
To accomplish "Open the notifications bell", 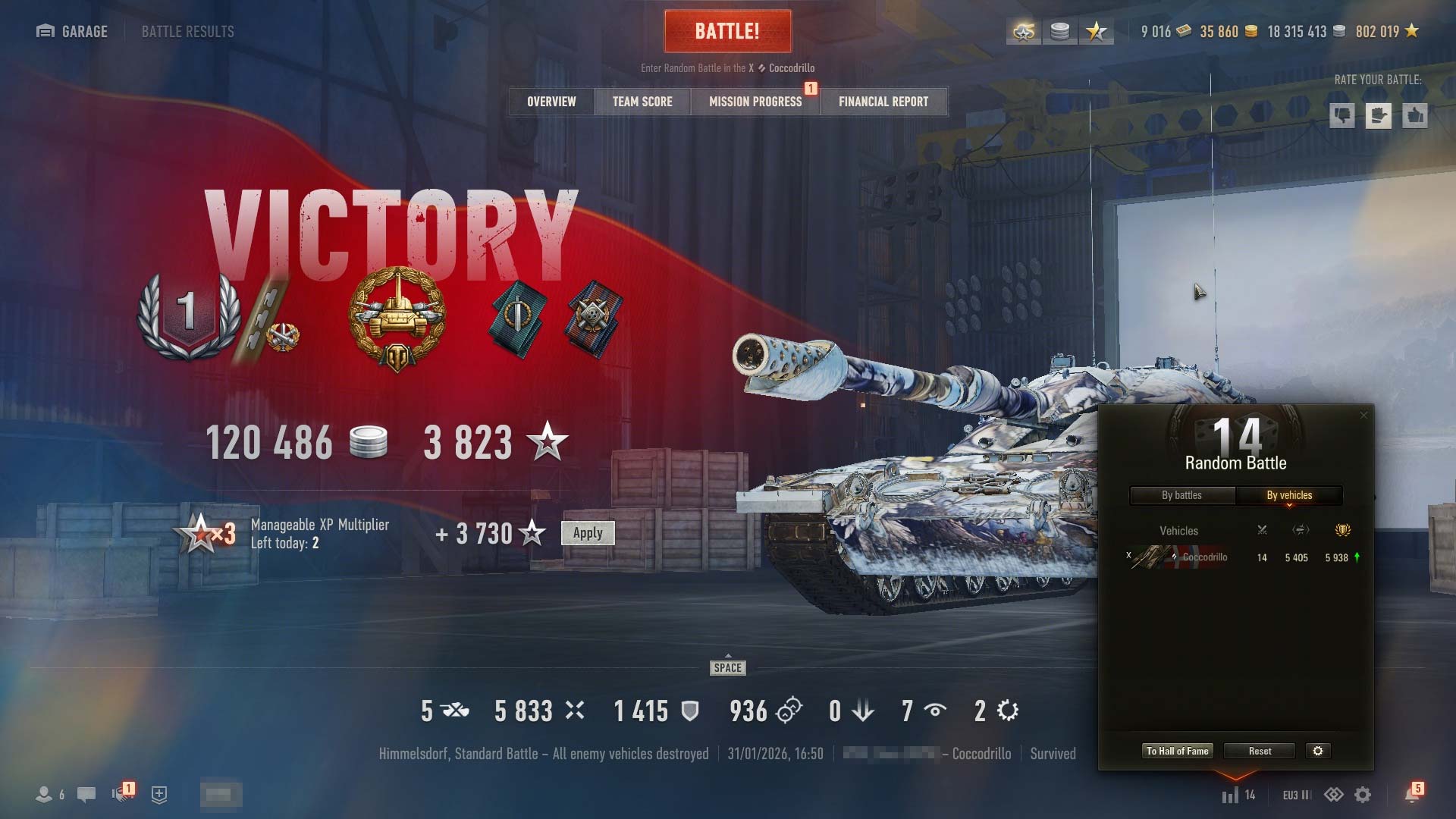I will click(1412, 794).
